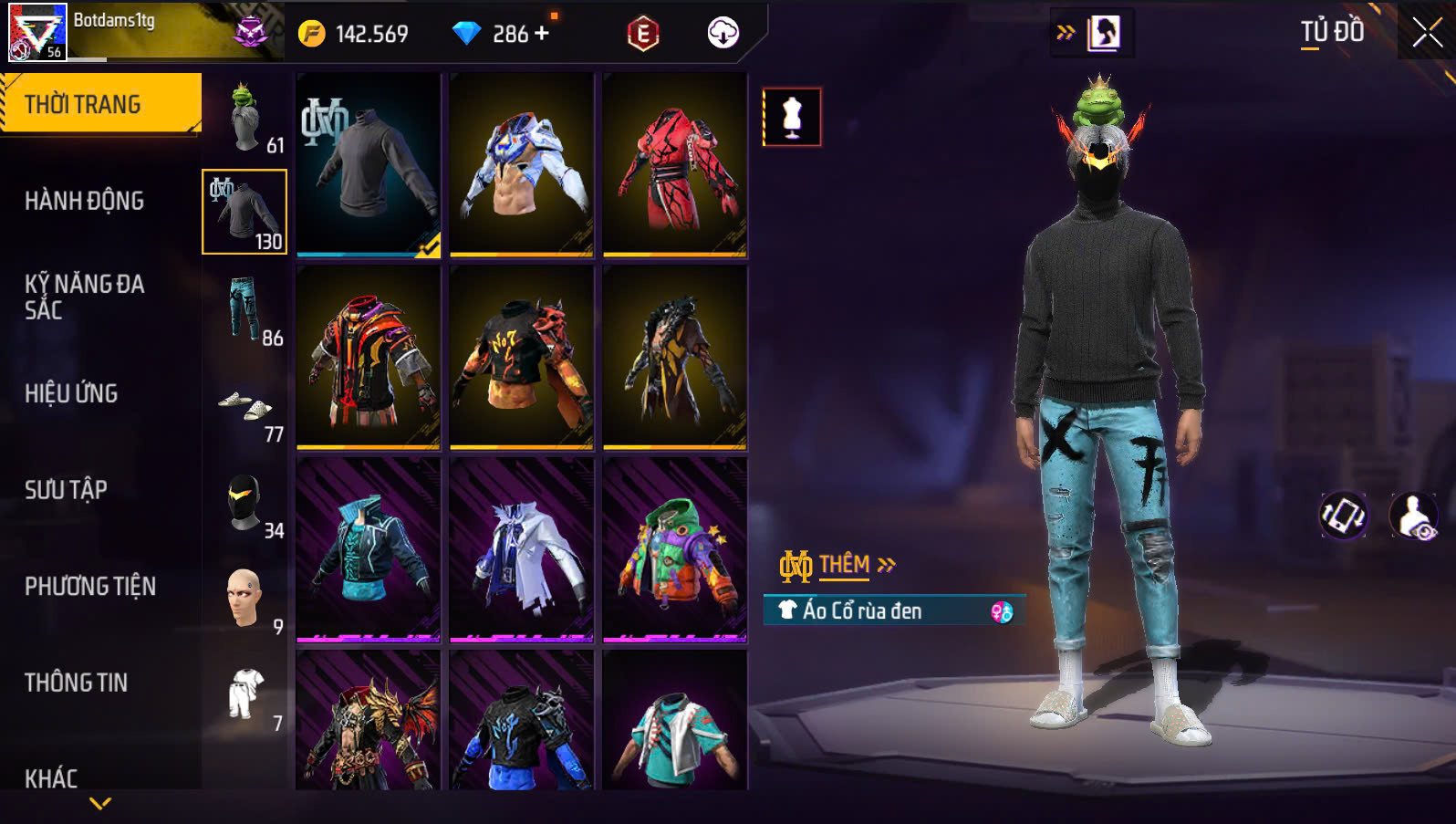The width and height of the screenshot is (1456, 824).
Task: Click the THÊM link
Action: click(x=846, y=565)
